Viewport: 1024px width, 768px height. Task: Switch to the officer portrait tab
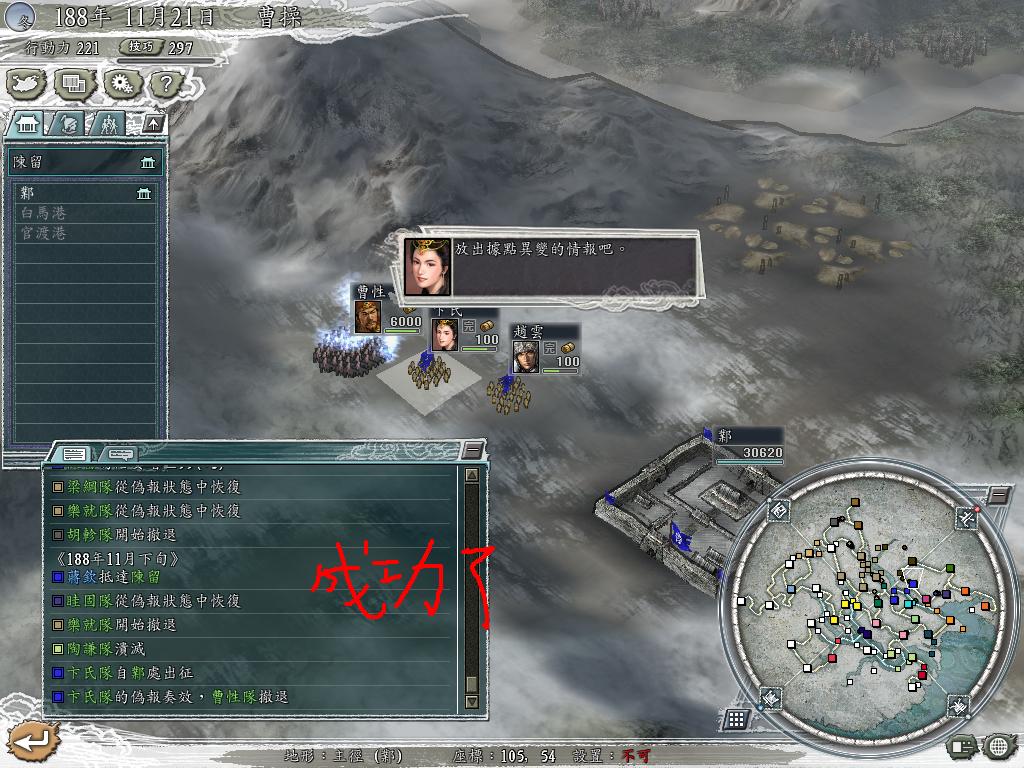click(x=68, y=123)
